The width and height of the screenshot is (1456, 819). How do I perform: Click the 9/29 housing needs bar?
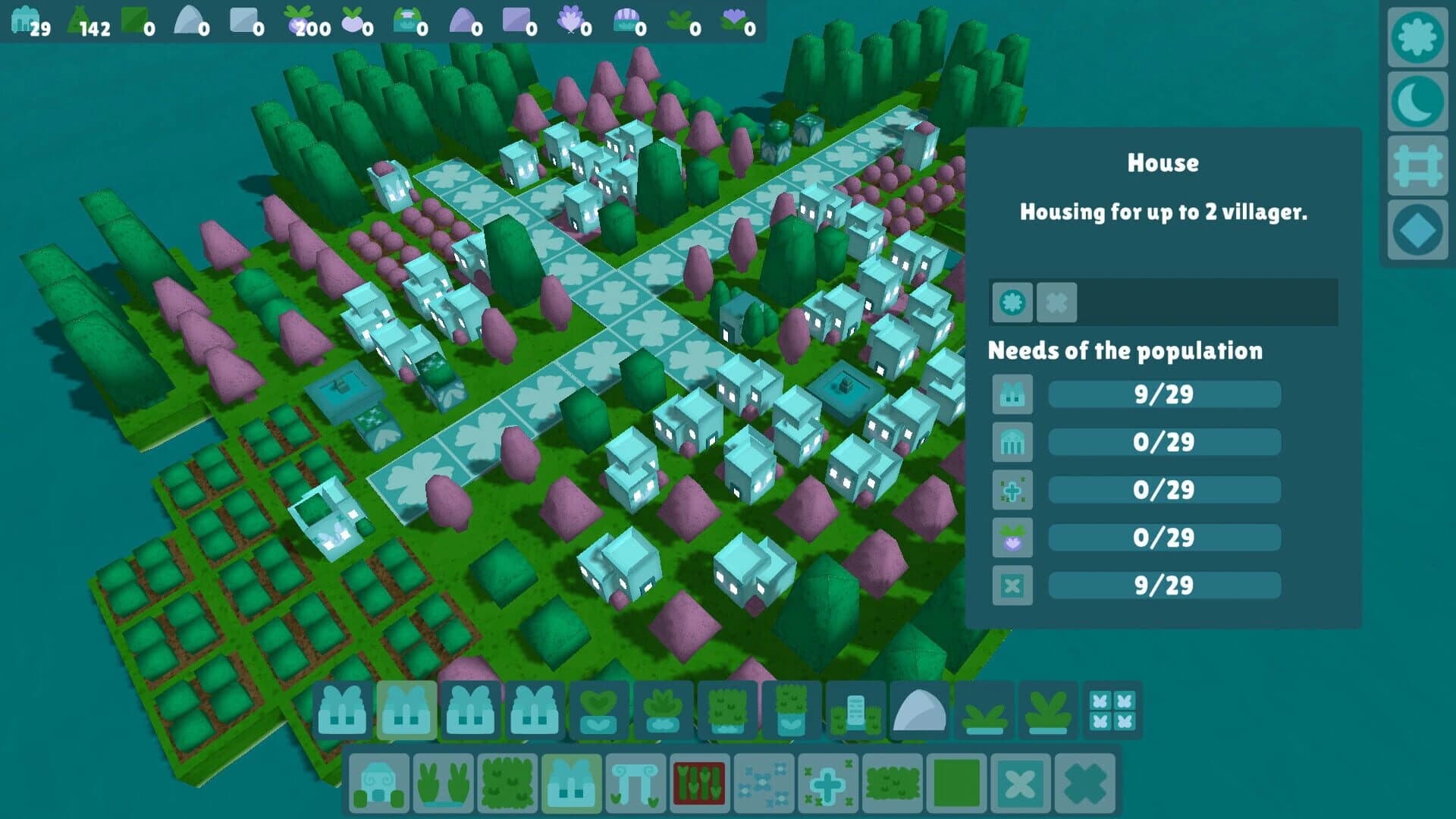point(1164,395)
